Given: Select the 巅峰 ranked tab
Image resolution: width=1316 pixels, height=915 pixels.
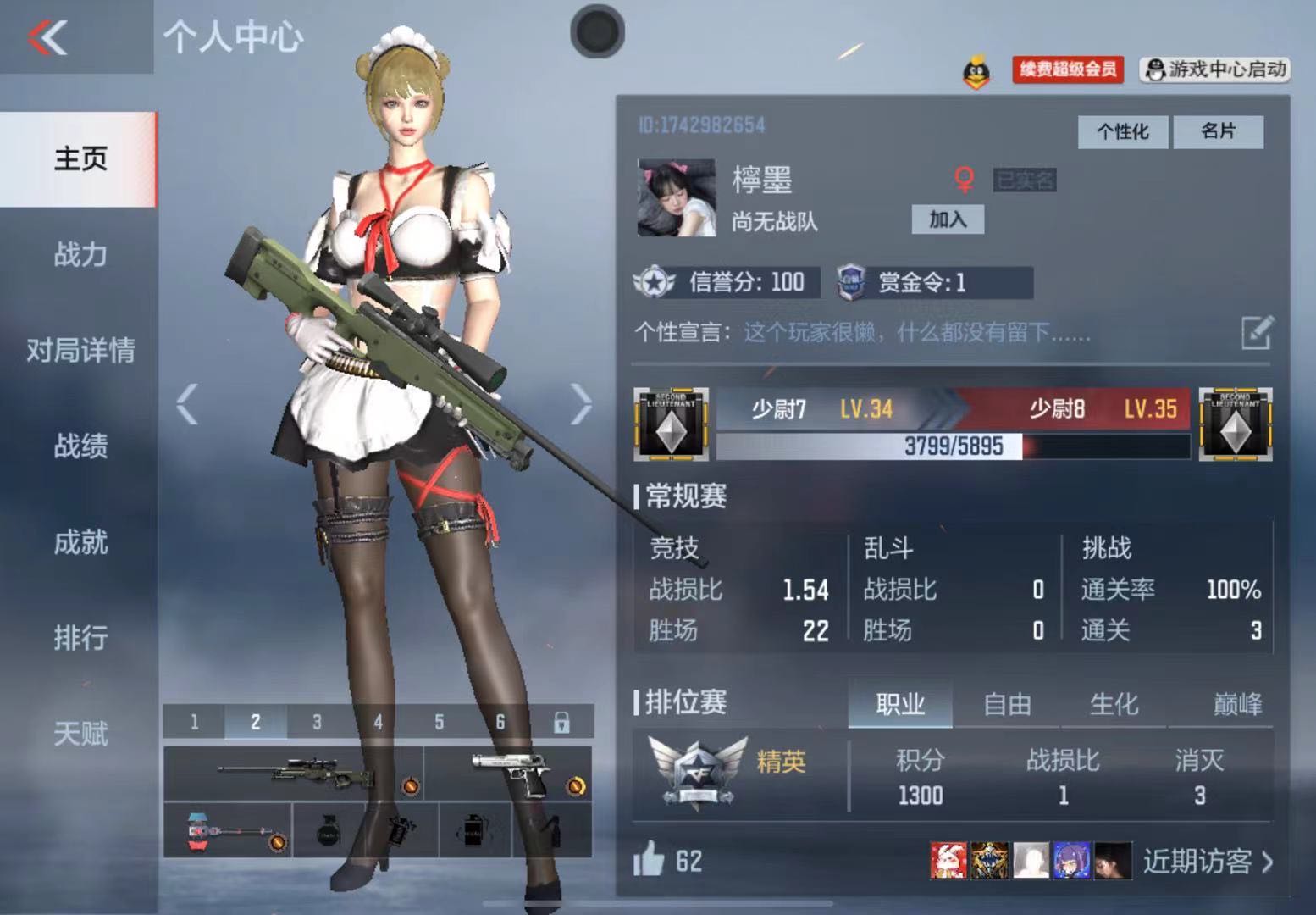Looking at the screenshot, I should (1237, 704).
